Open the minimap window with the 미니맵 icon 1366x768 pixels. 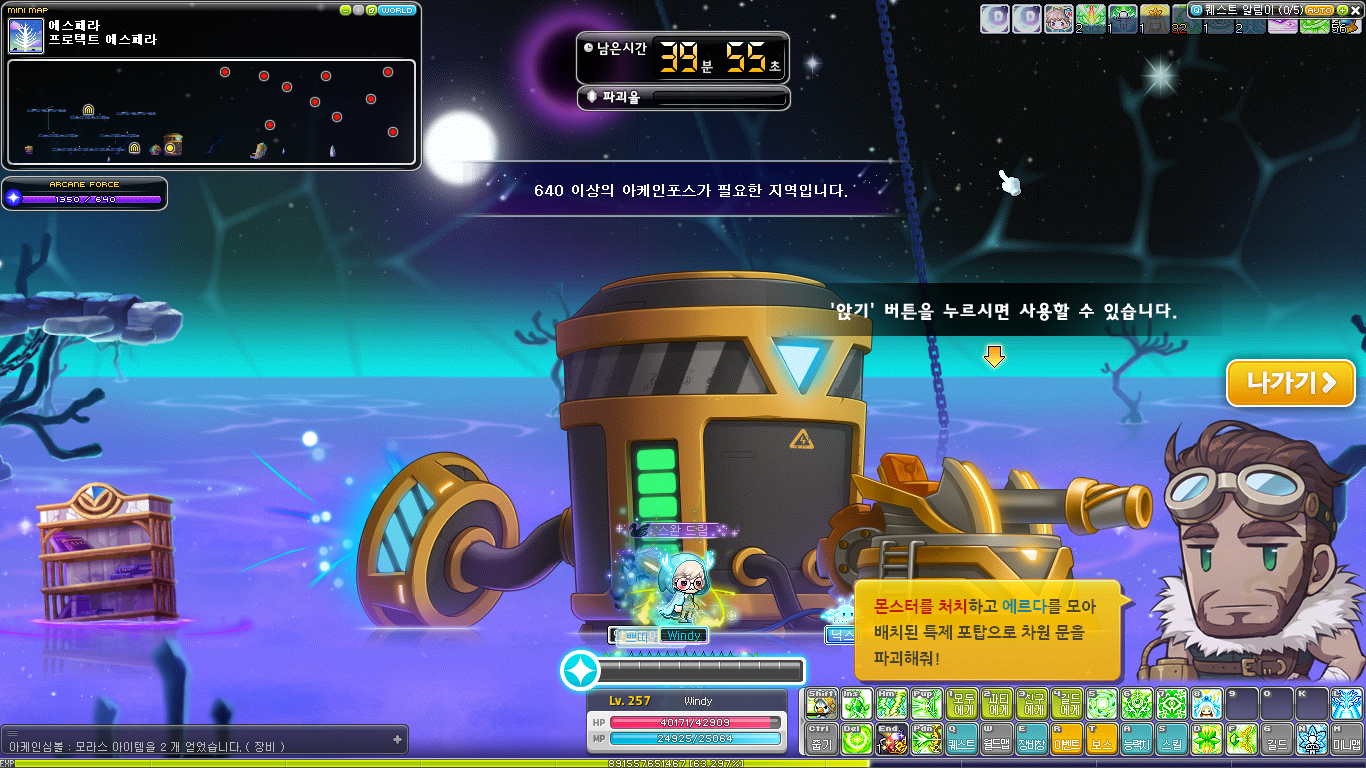[1344, 740]
